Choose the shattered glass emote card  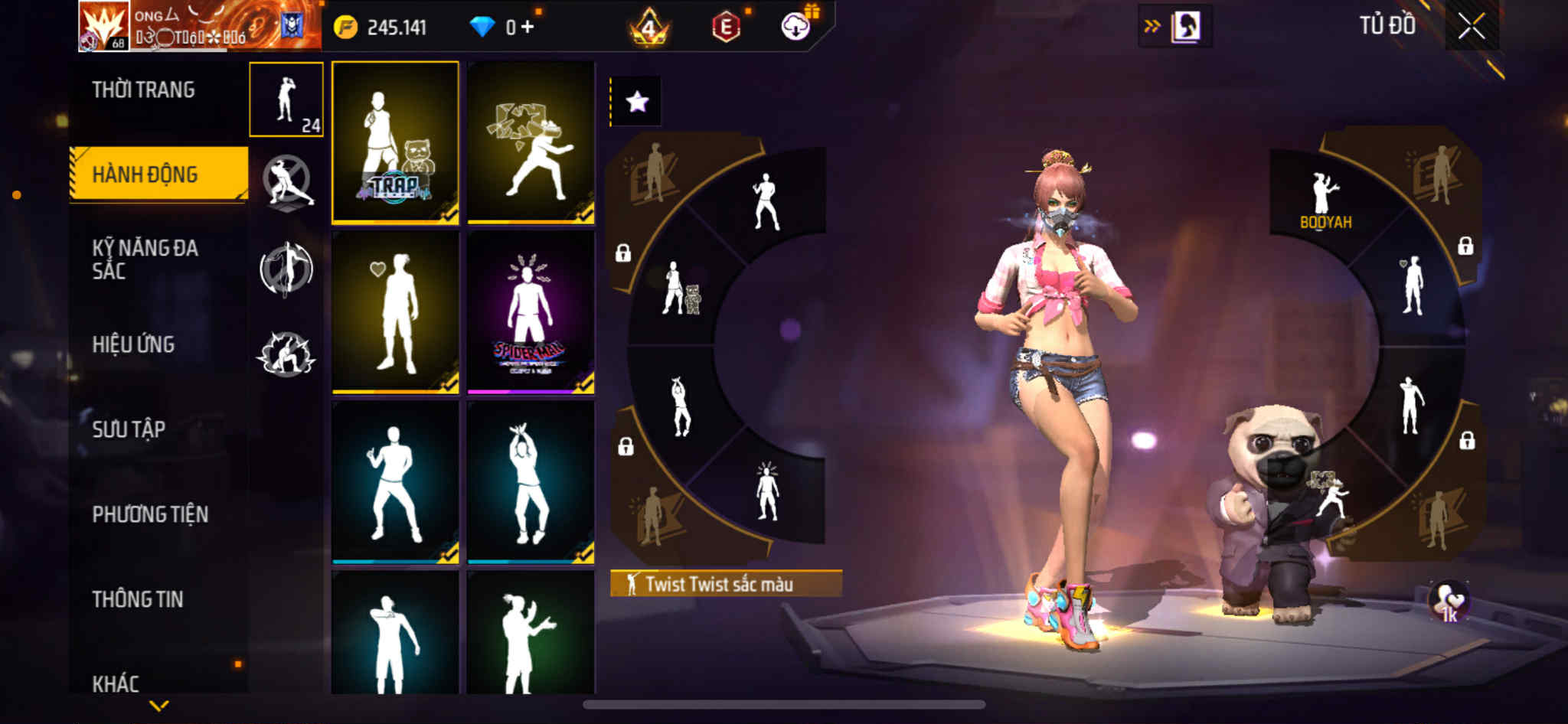tap(531, 142)
